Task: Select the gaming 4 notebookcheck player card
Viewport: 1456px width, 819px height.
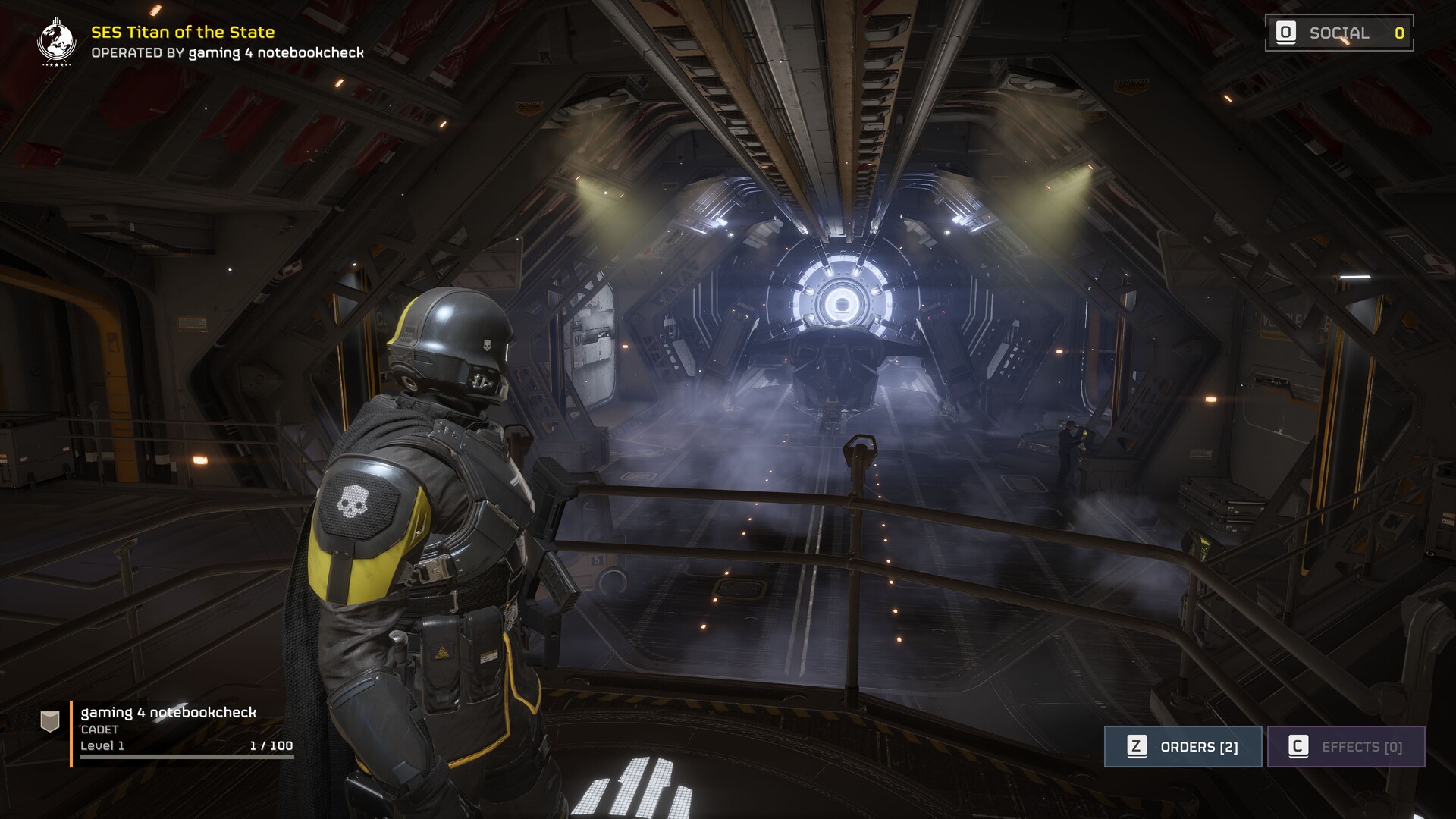Action: (x=168, y=730)
